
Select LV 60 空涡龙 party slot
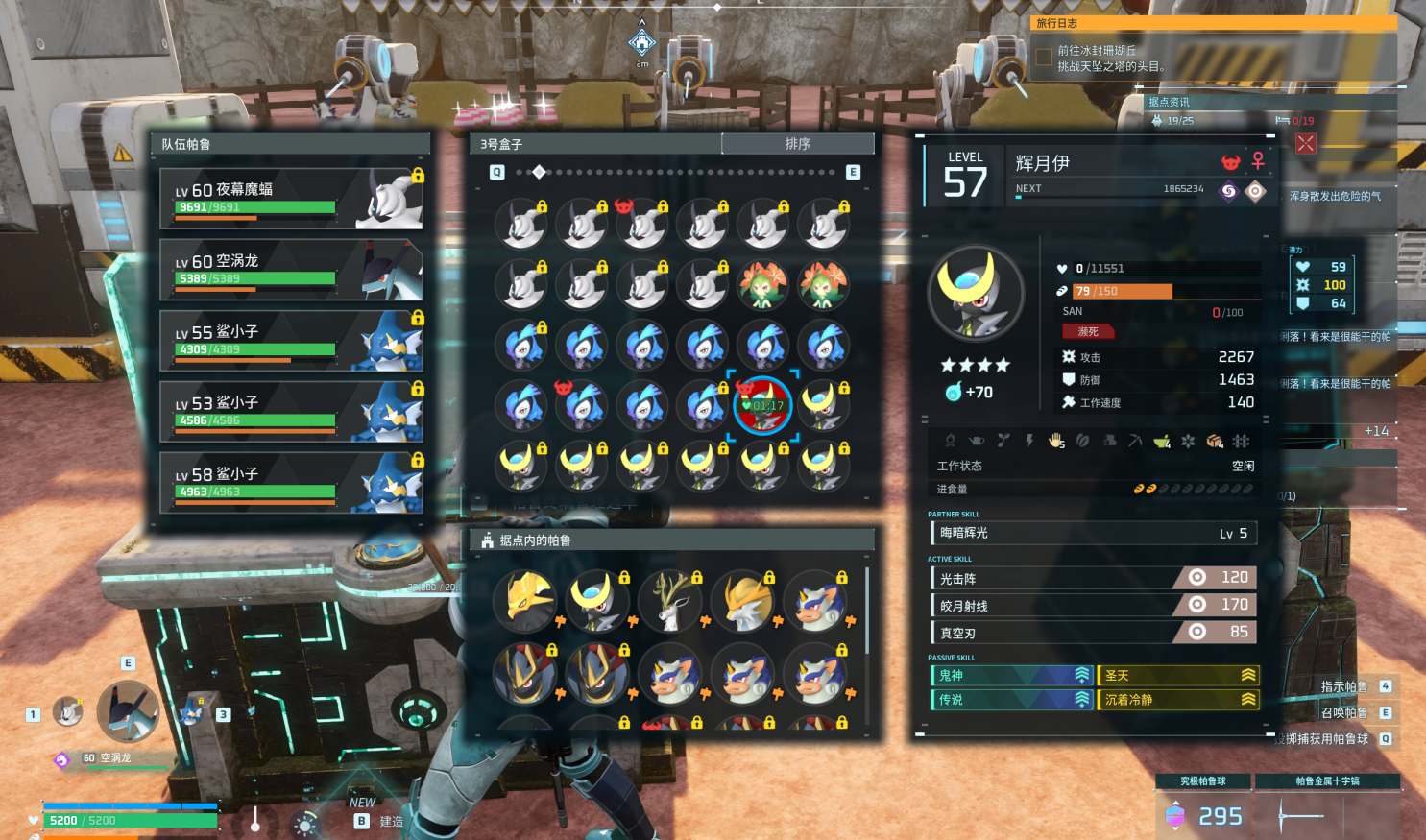292,270
